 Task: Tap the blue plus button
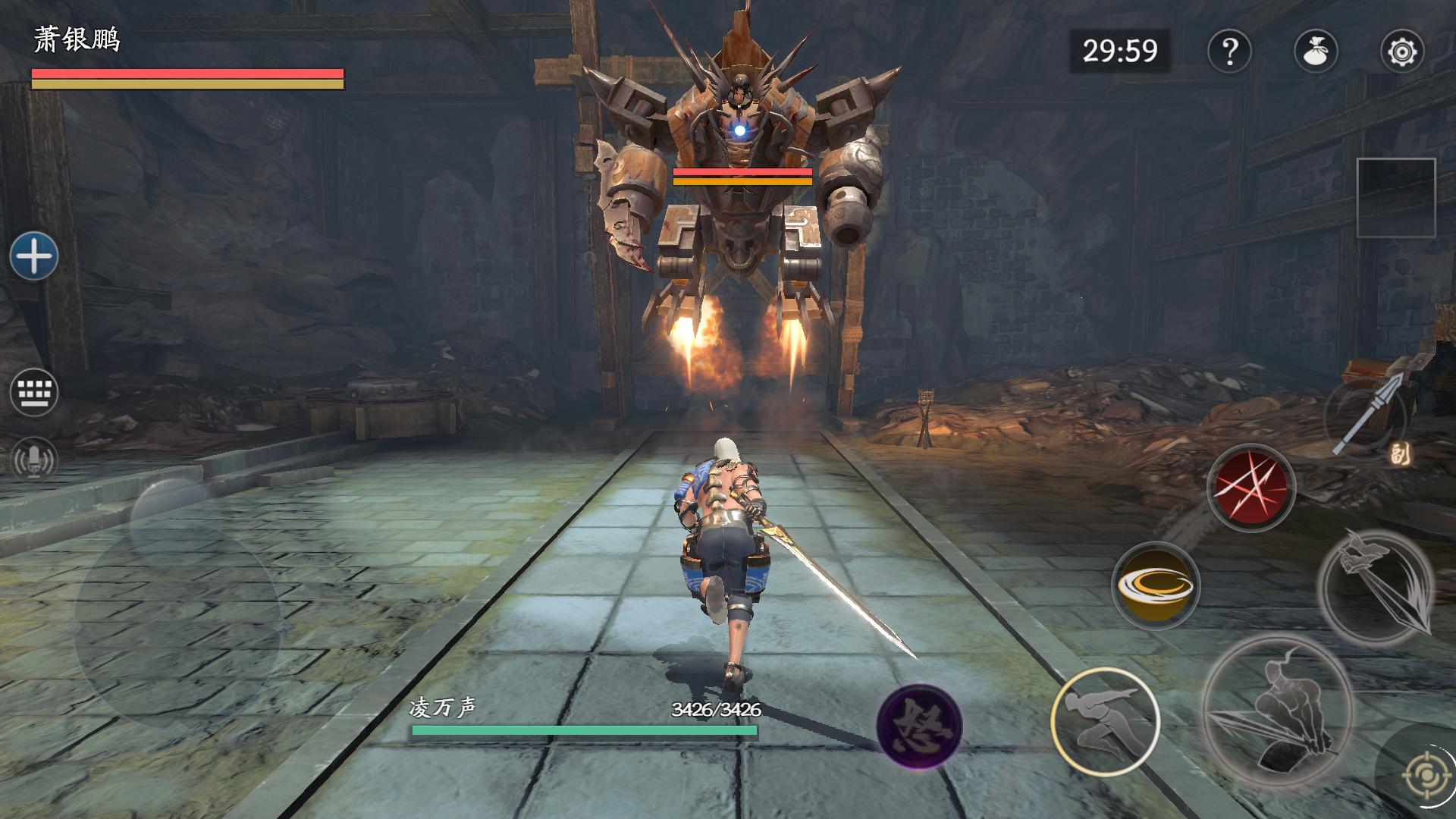[x=34, y=256]
